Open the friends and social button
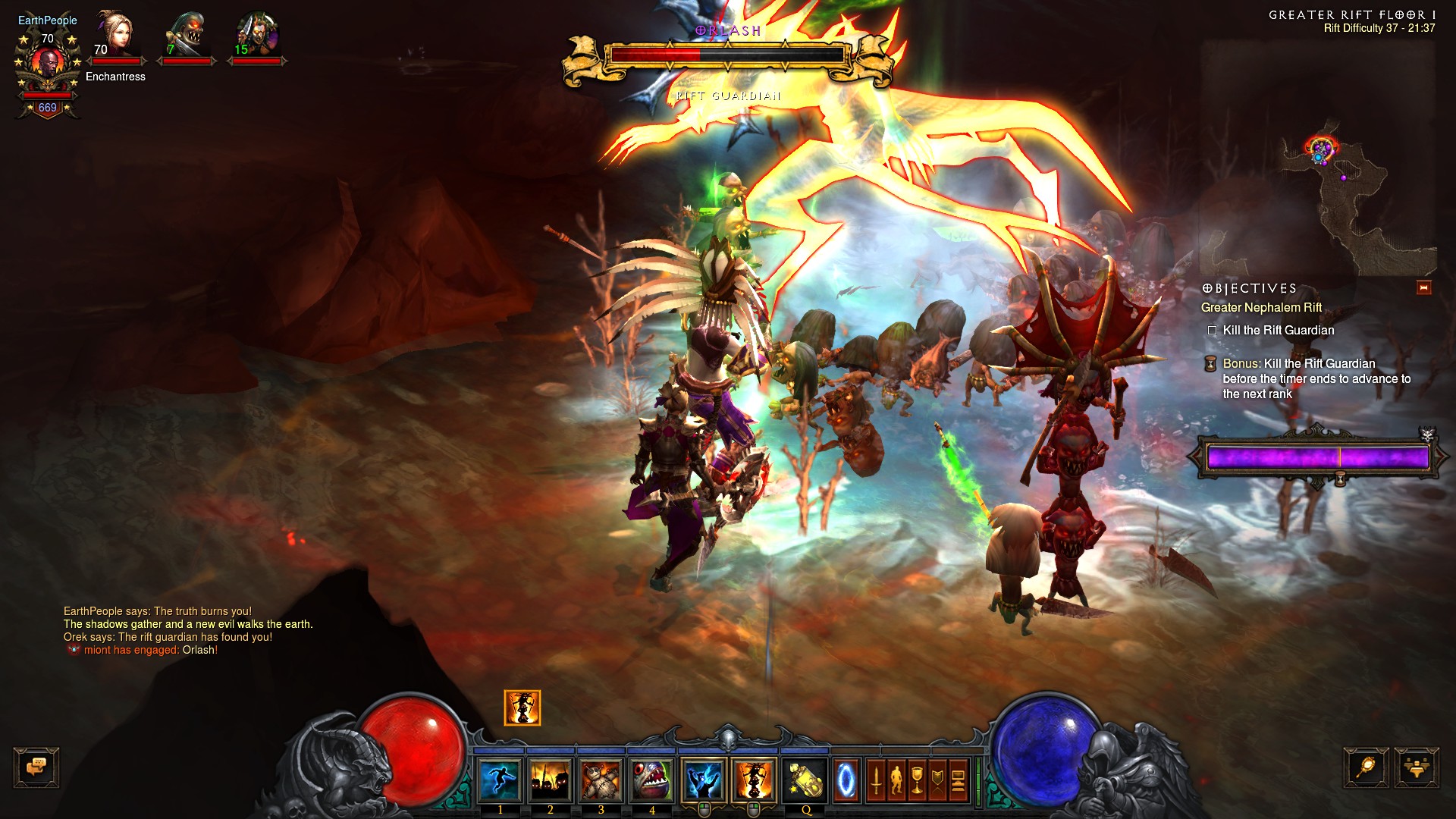Image resolution: width=1456 pixels, height=819 pixels. pos(1416,767)
